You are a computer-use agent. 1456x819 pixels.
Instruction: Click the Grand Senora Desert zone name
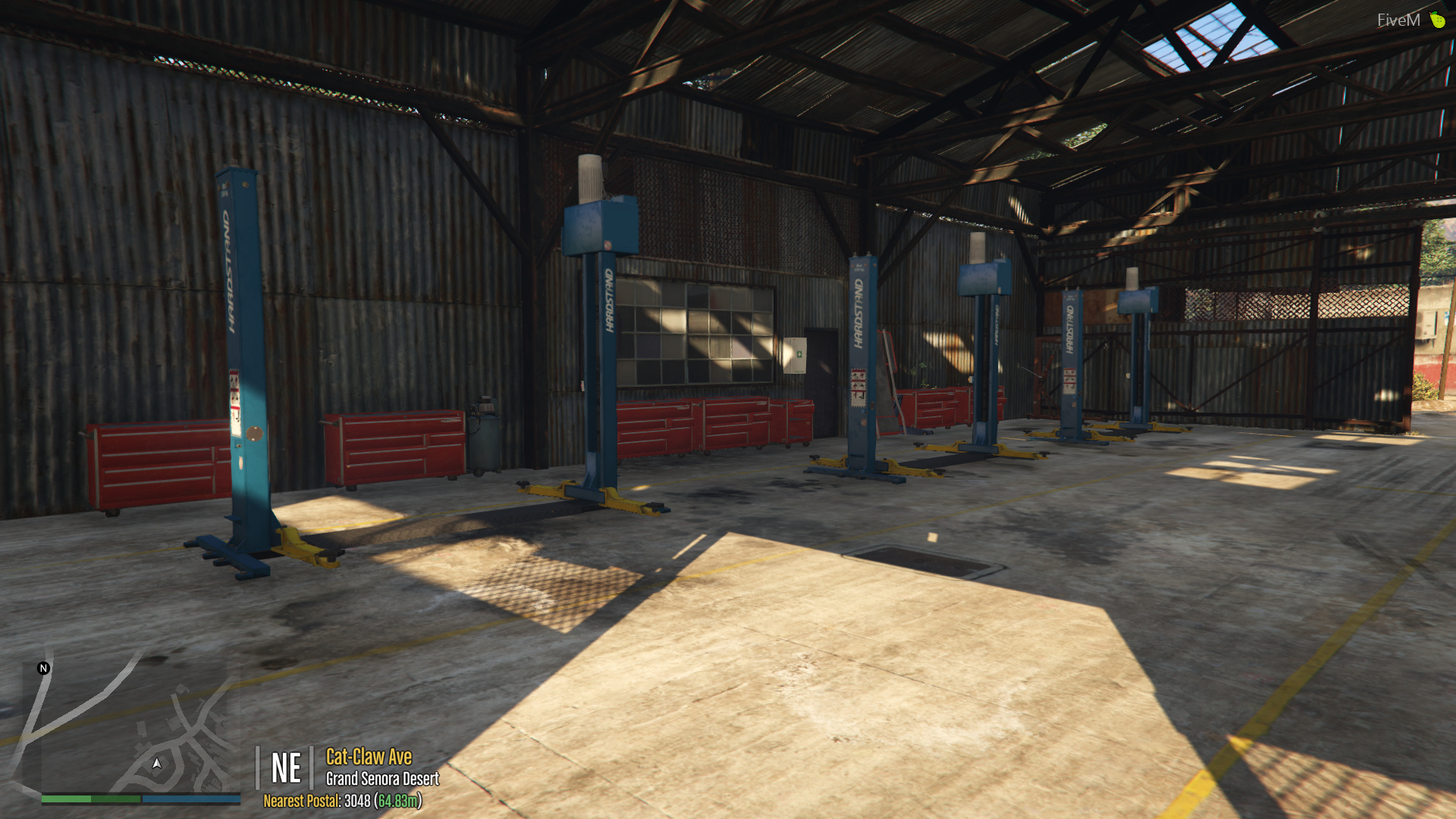click(382, 779)
